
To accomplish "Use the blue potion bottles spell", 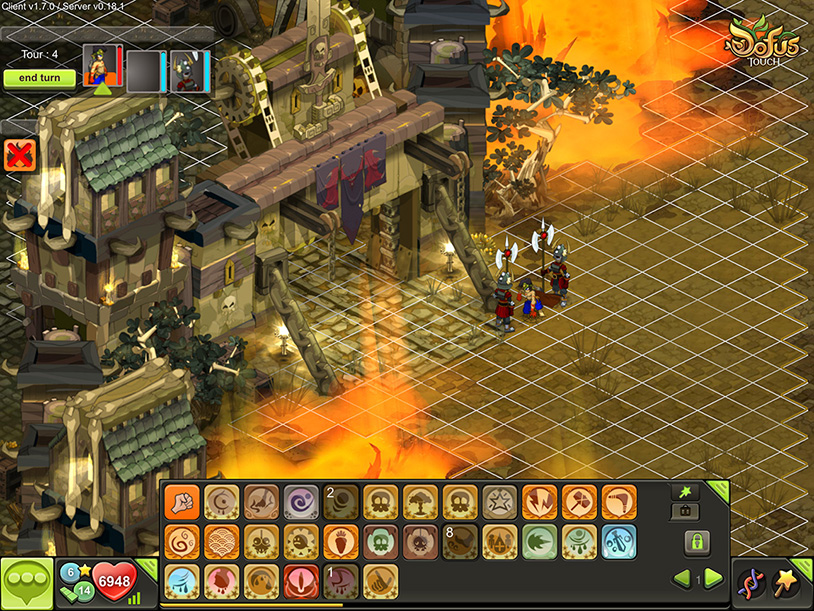I will click(620, 541).
